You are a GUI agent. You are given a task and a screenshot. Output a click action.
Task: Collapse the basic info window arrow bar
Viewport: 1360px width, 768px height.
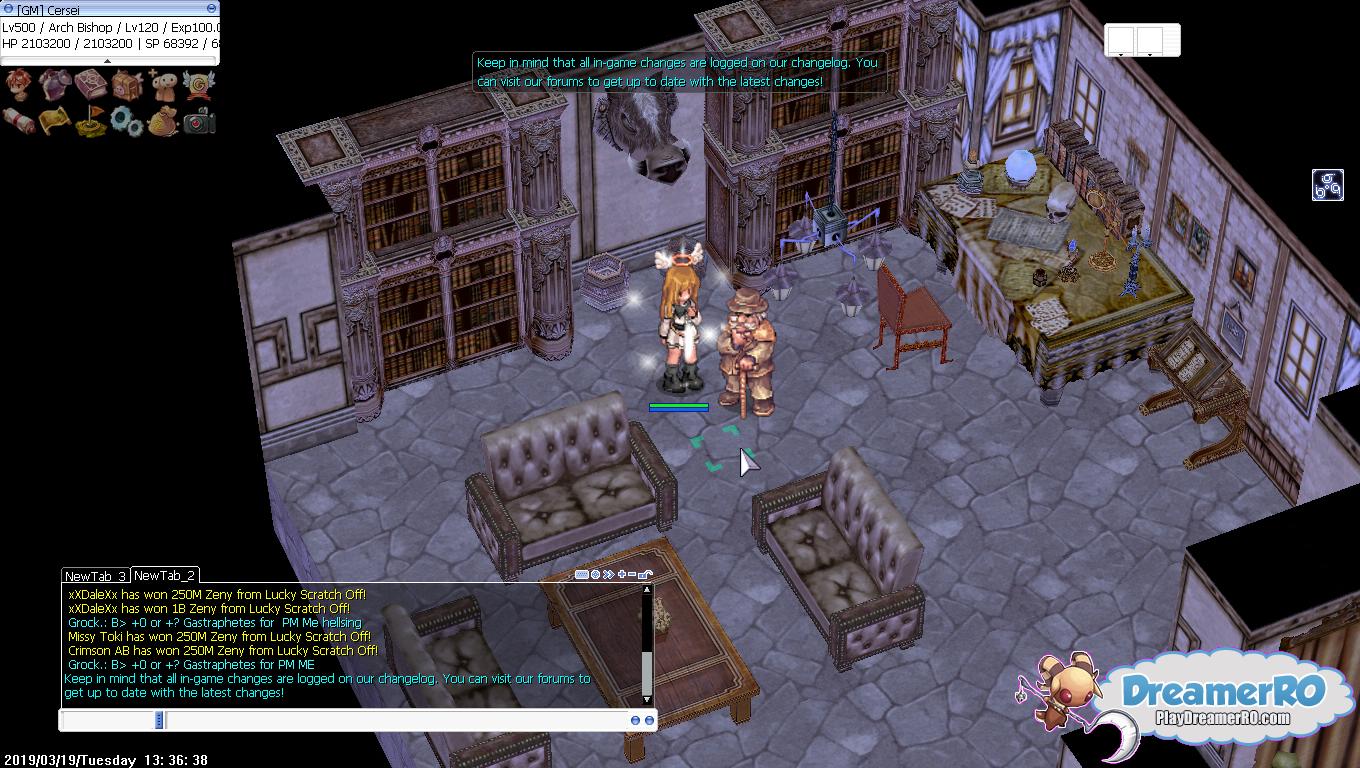(x=108, y=61)
